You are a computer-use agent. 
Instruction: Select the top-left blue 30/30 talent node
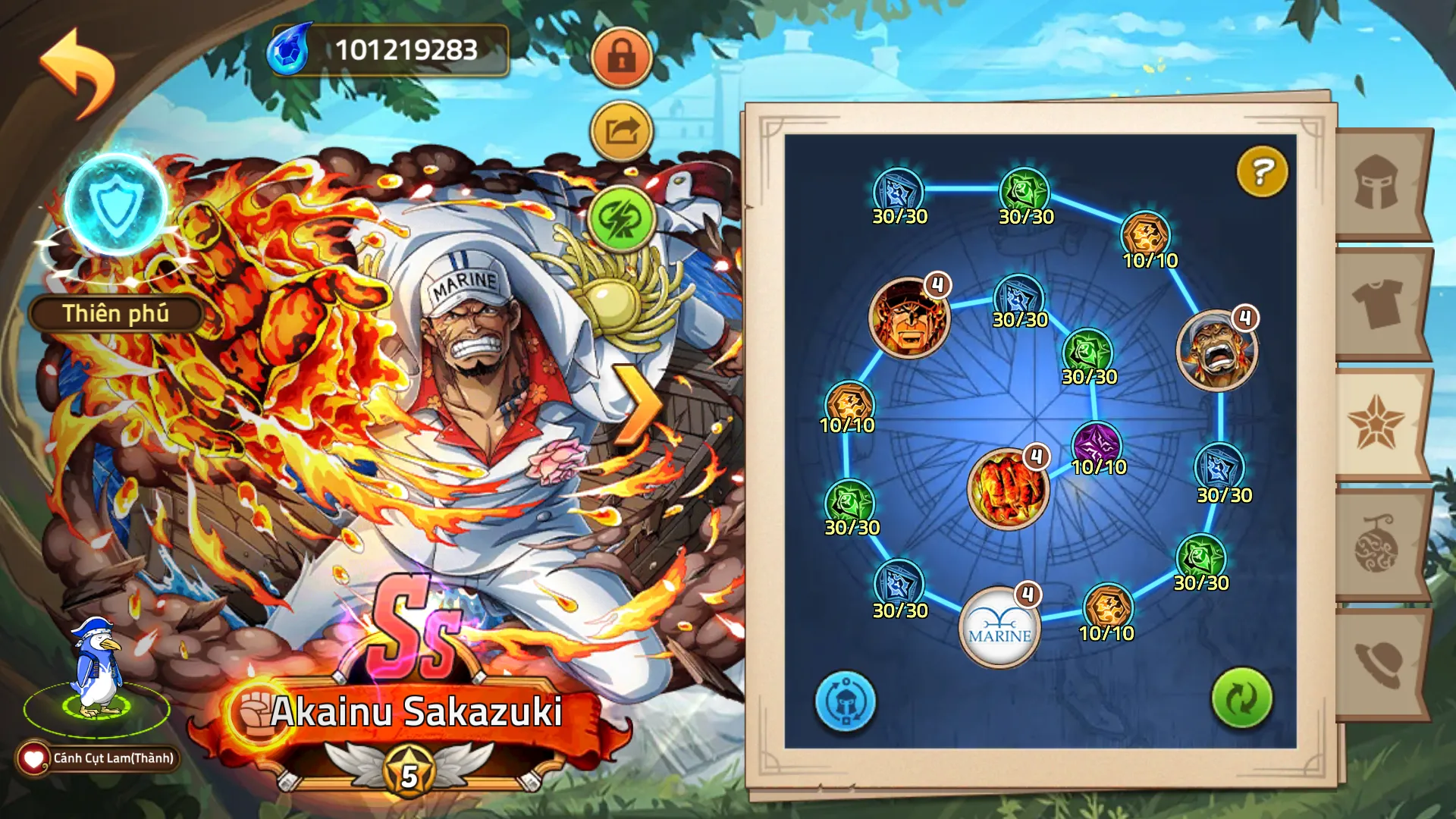pos(898,189)
